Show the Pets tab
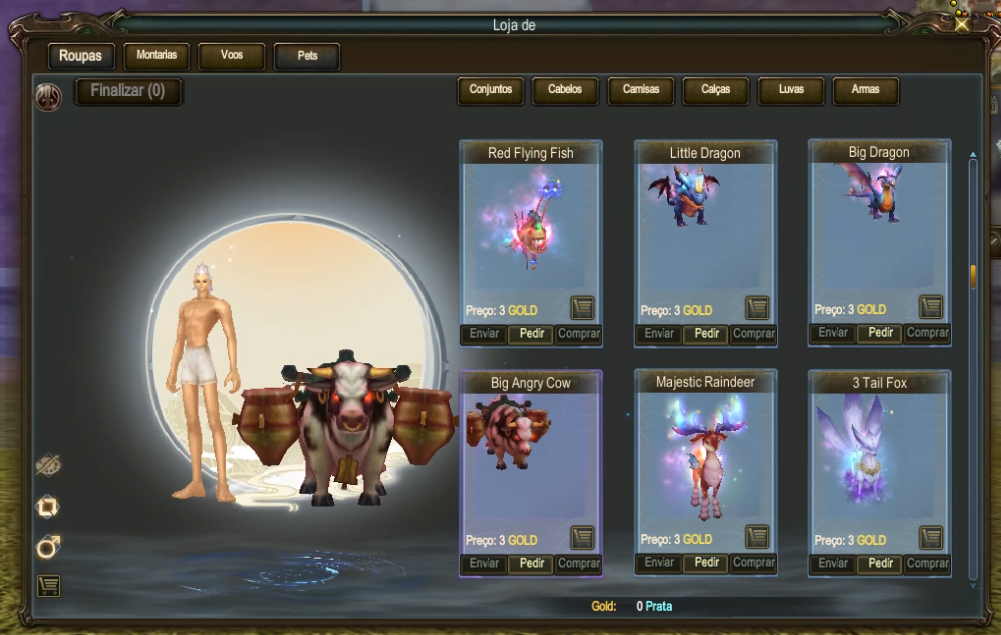Viewport: 1001px width, 635px height. point(307,56)
